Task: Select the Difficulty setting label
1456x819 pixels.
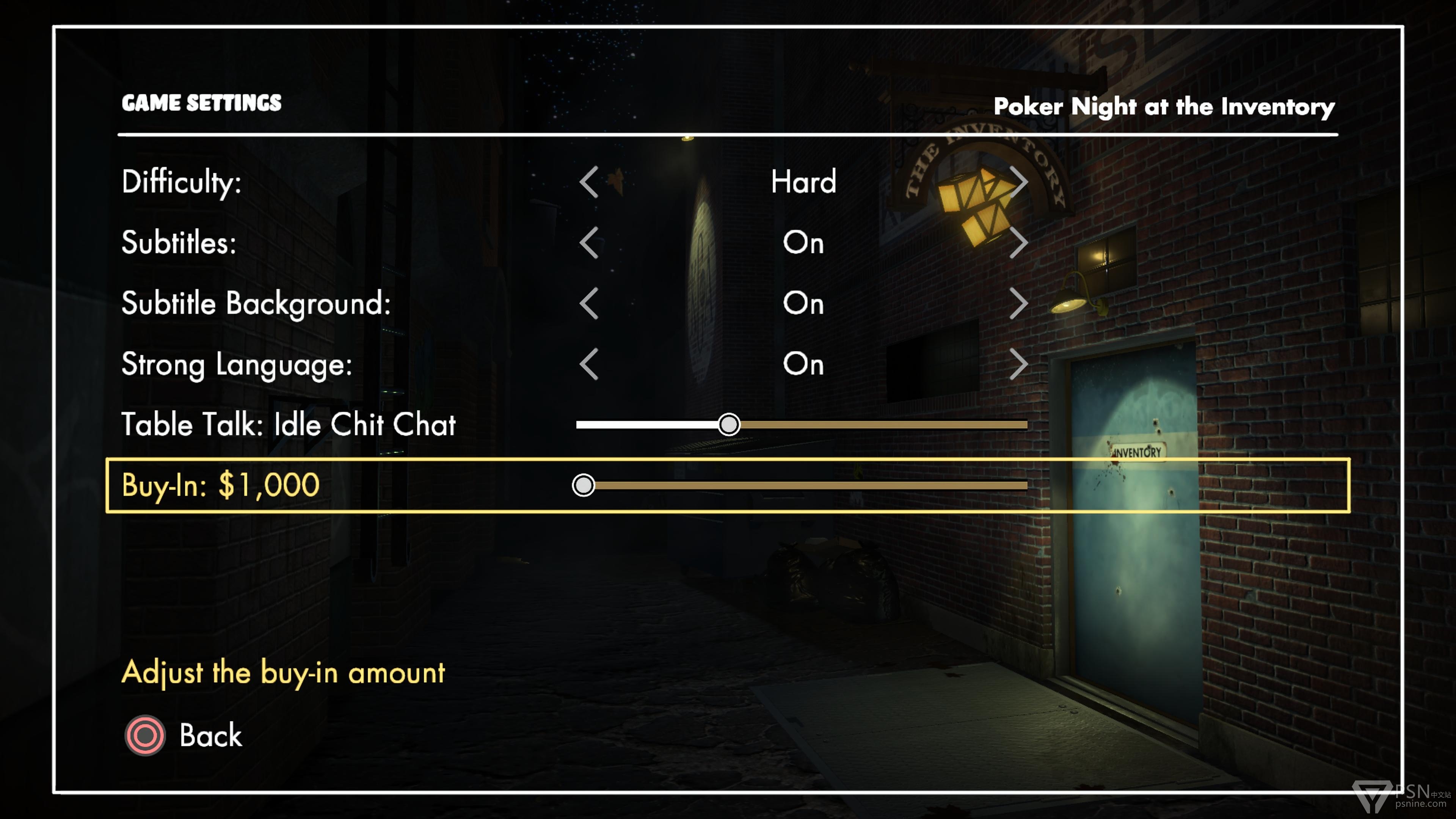Action: coord(182,182)
